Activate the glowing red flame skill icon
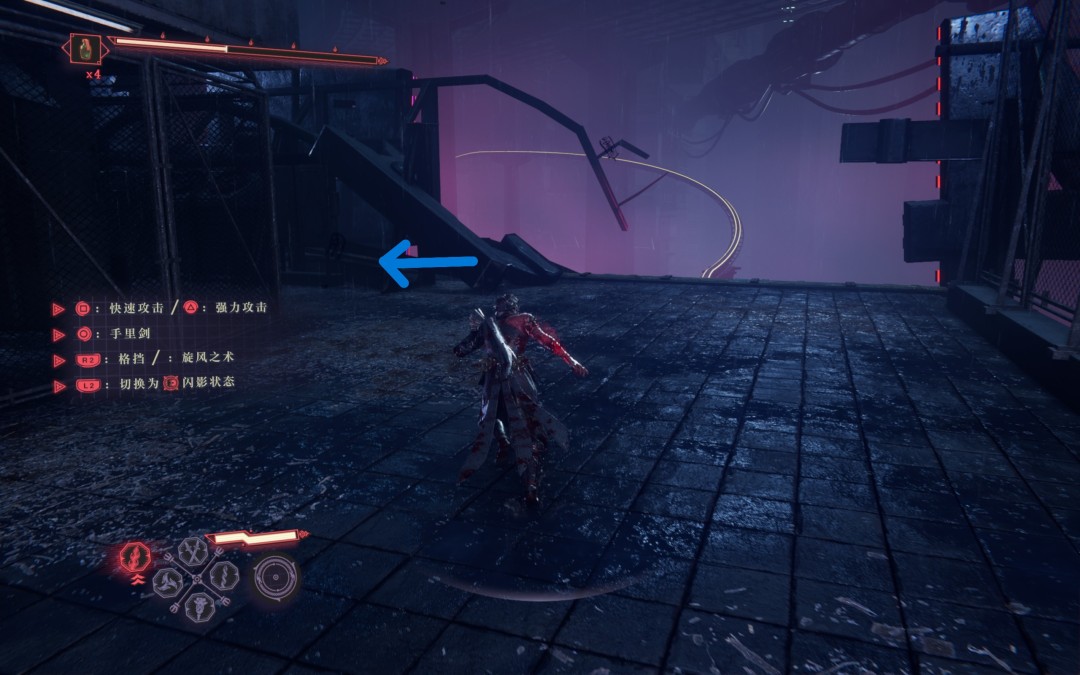The height and width of the screenshot is (675, 1080). click(x=133, y=556)
